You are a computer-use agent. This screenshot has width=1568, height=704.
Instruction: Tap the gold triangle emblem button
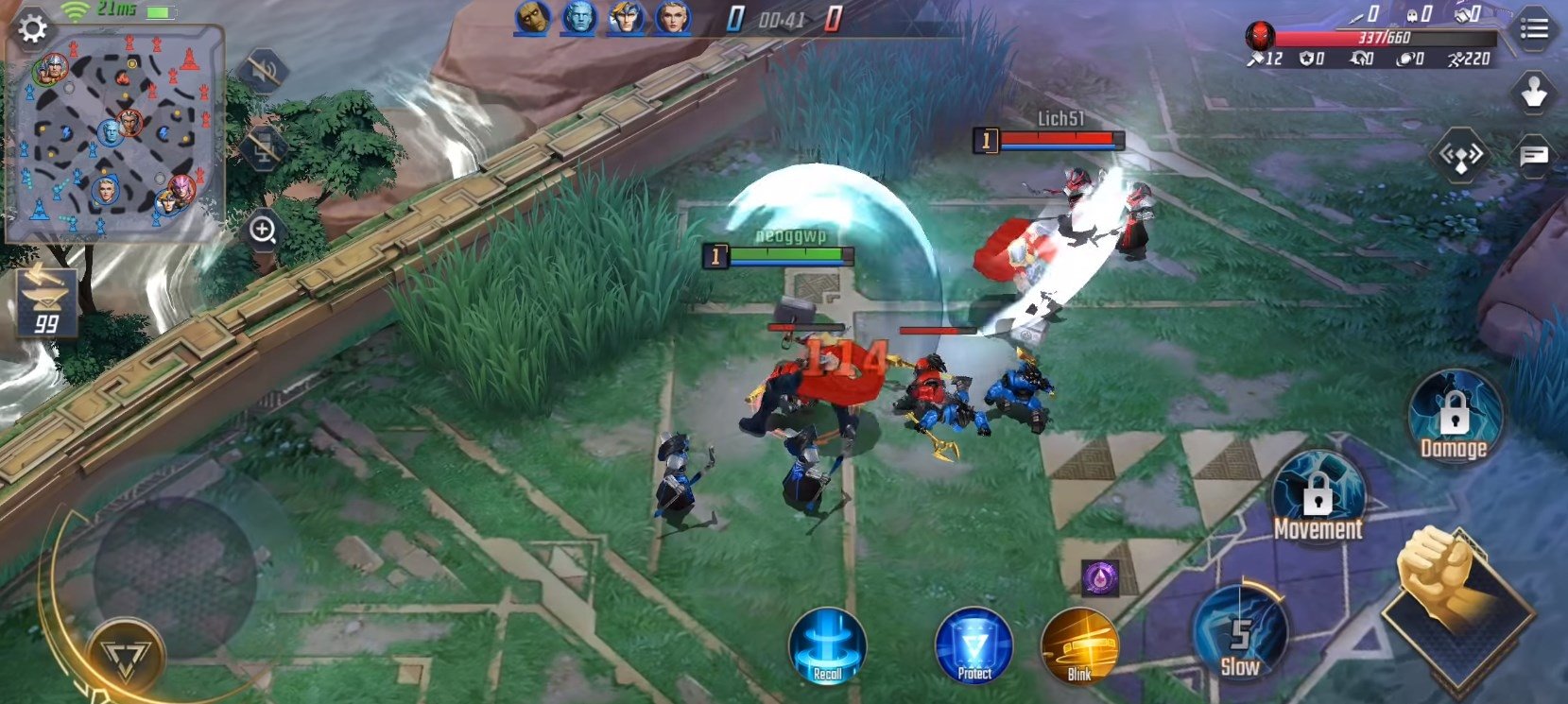coord(127,654)
